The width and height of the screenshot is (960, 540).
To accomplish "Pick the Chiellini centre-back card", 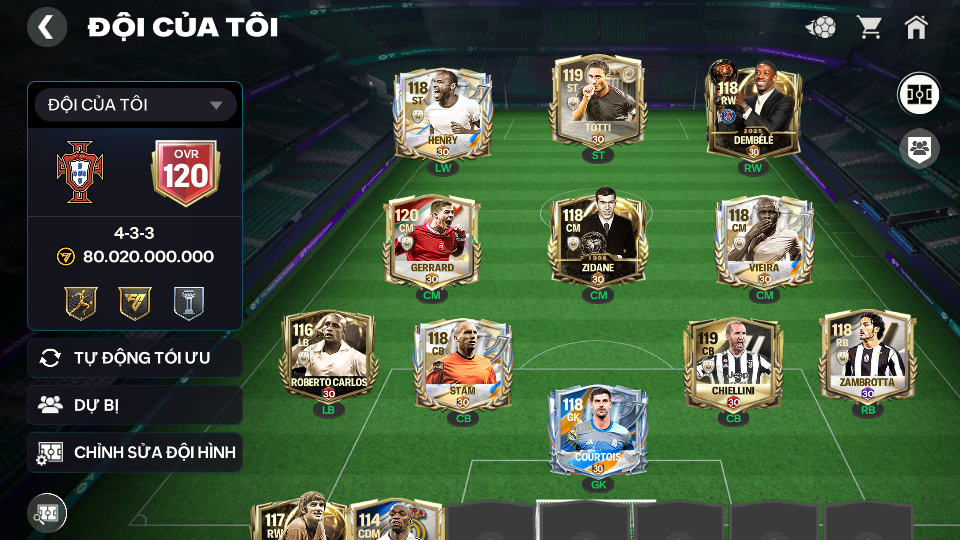I will [733, 365].
